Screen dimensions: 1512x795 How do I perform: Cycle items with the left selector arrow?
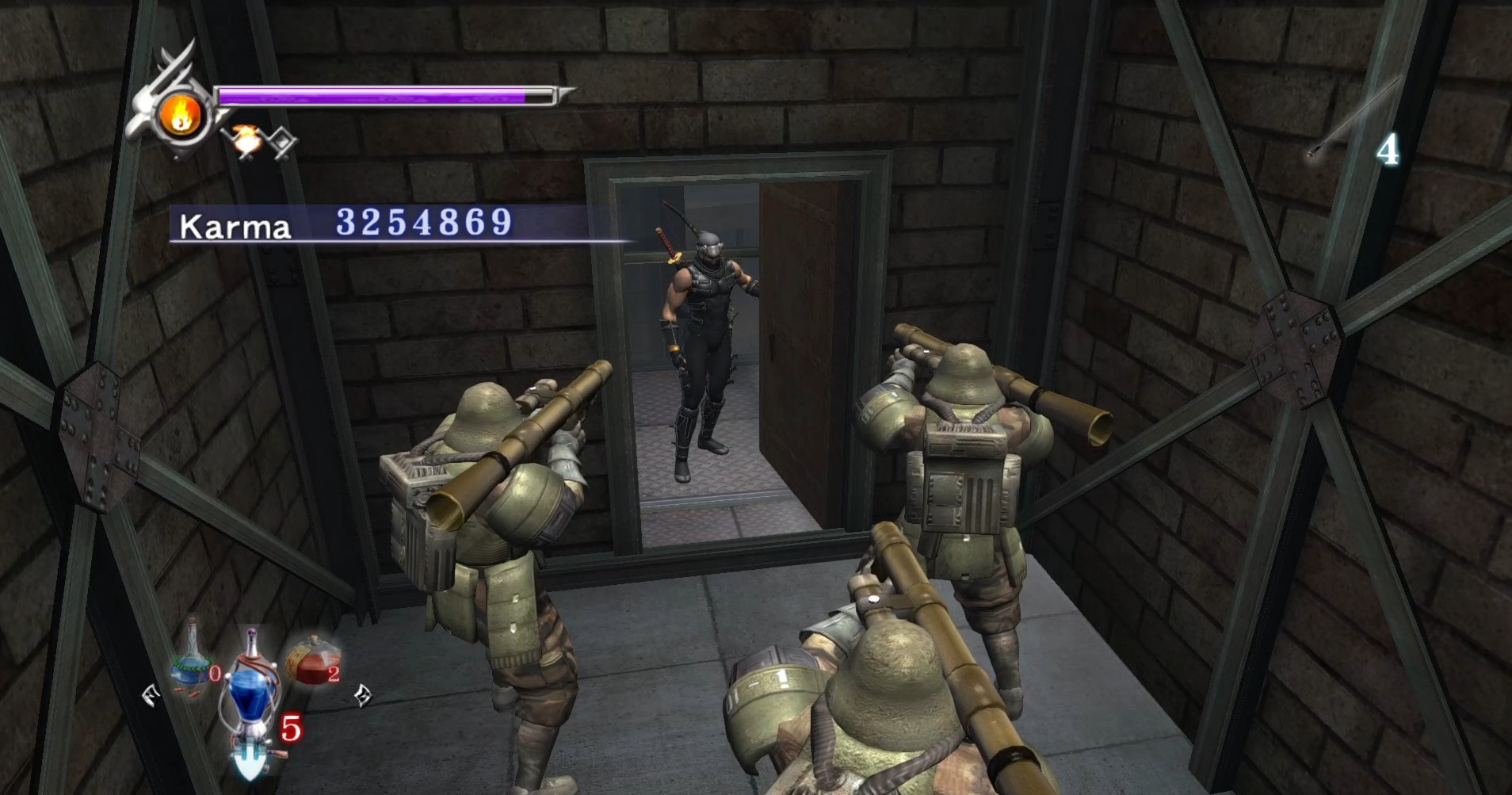151,696
